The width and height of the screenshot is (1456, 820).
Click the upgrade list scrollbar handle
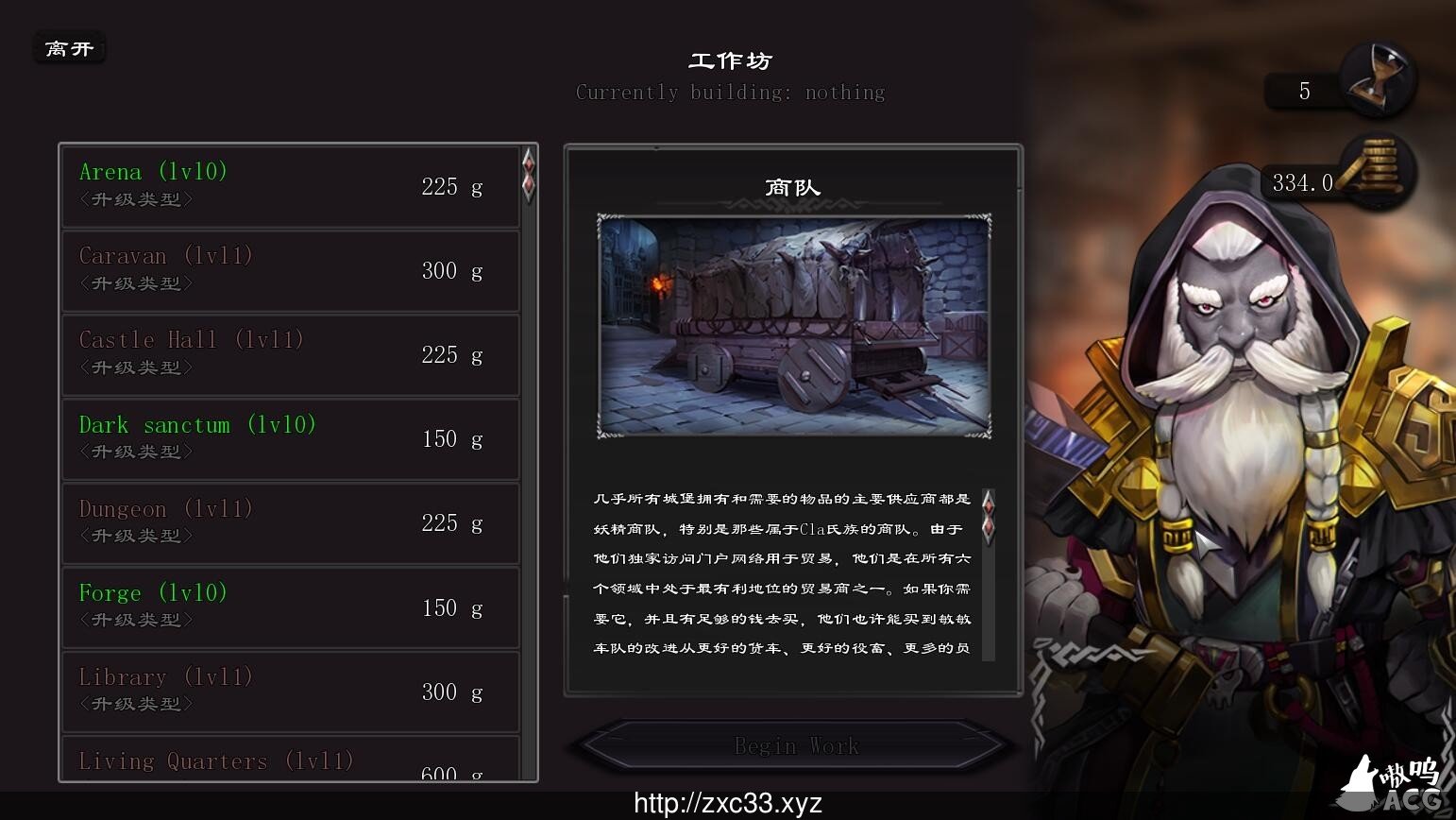[x=529, y=175]
